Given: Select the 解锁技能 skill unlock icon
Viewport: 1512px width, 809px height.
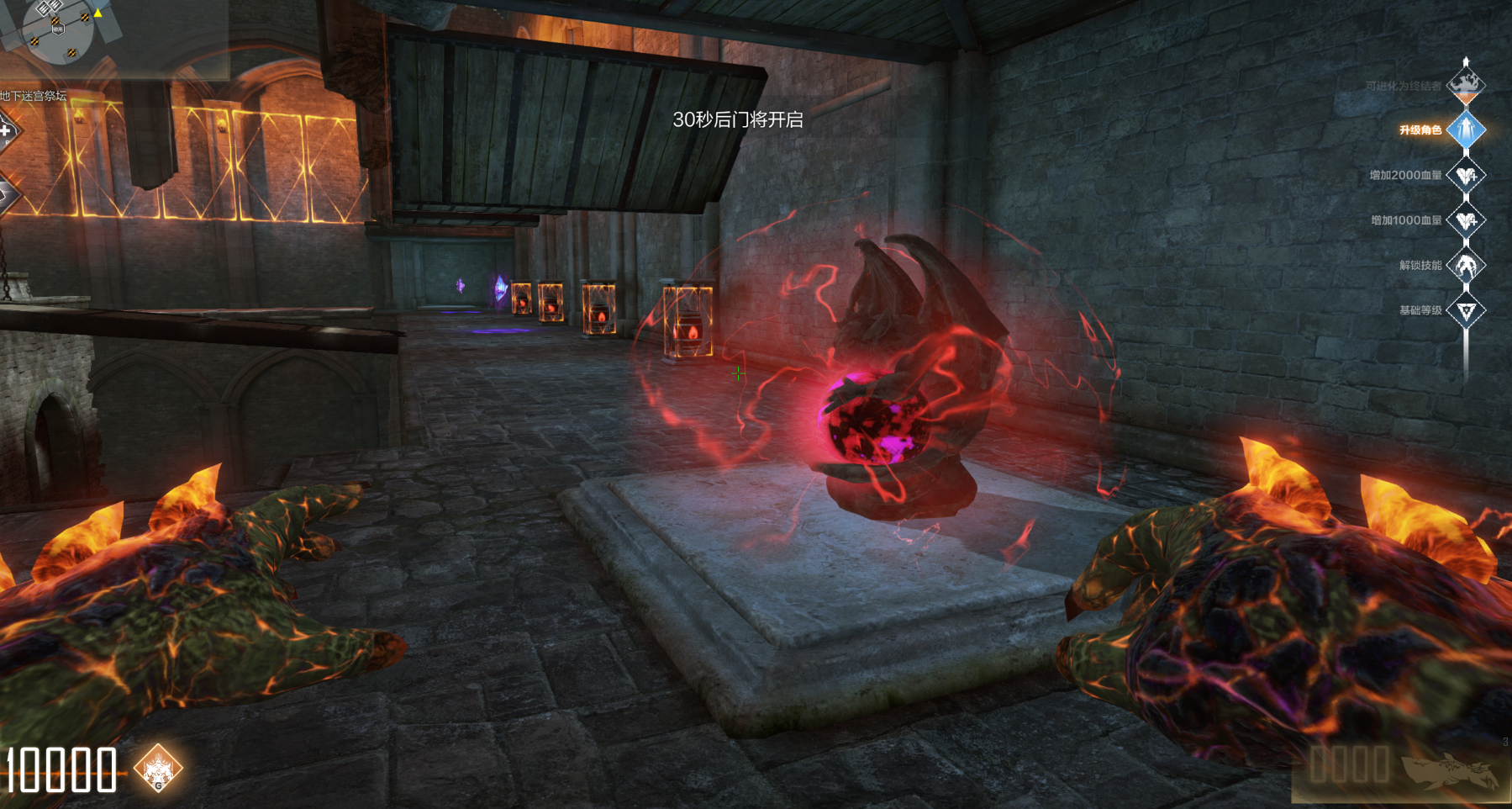Looking at the screenshot, I should click(1467, 266).
